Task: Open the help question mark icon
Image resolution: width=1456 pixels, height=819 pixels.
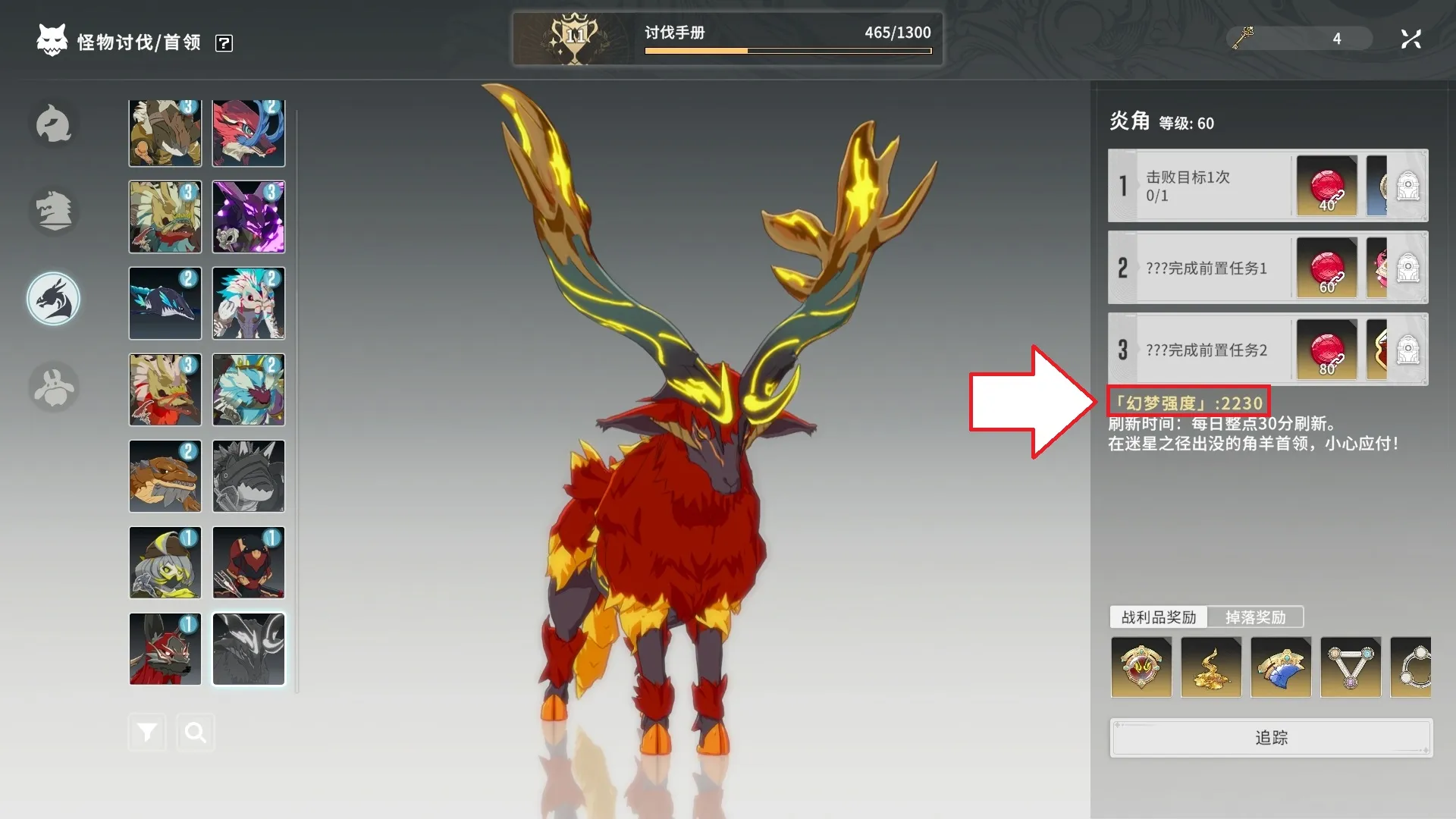Action: click(x=224, y=43)
